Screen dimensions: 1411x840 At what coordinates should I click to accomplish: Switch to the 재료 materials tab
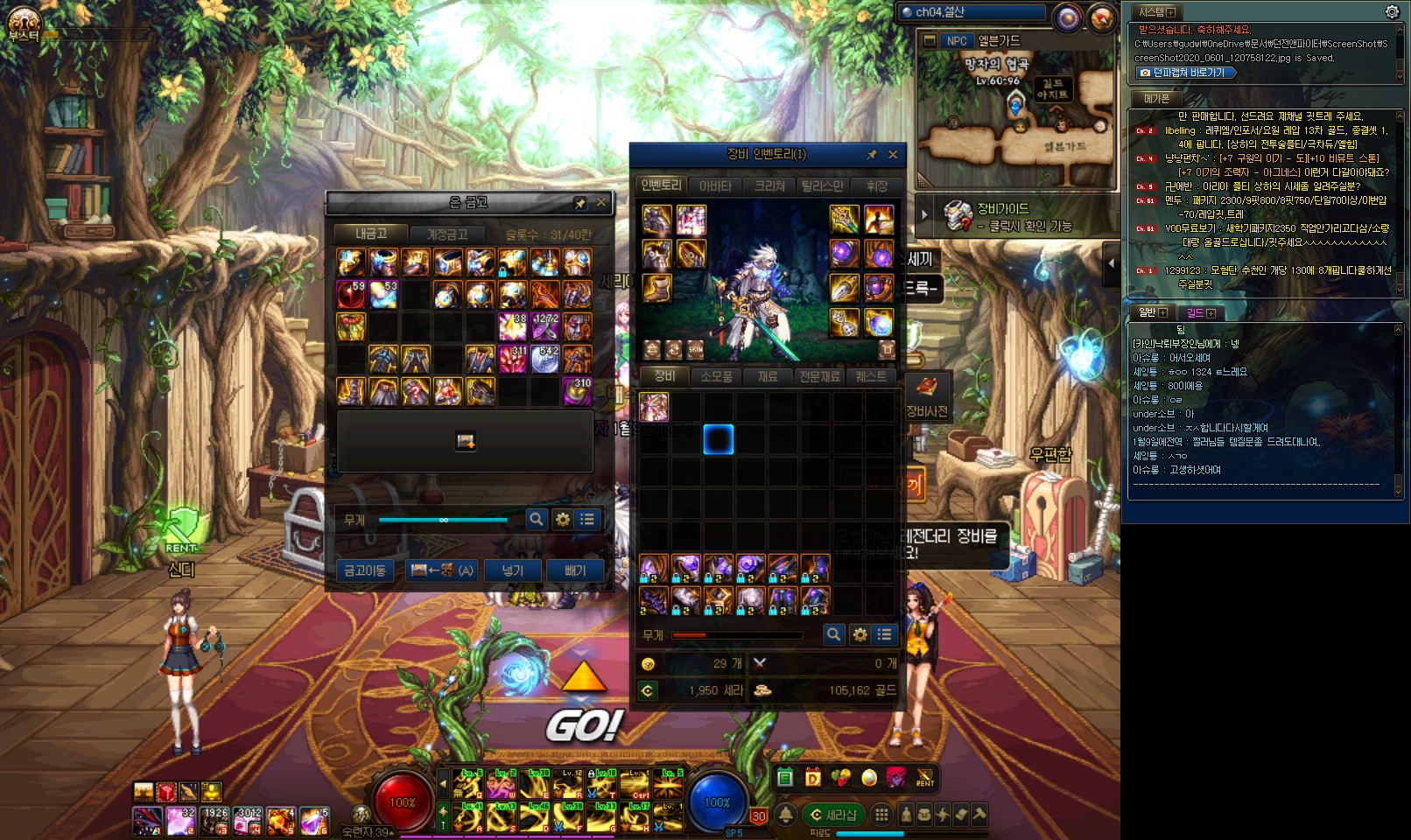(x=768, y=376)
